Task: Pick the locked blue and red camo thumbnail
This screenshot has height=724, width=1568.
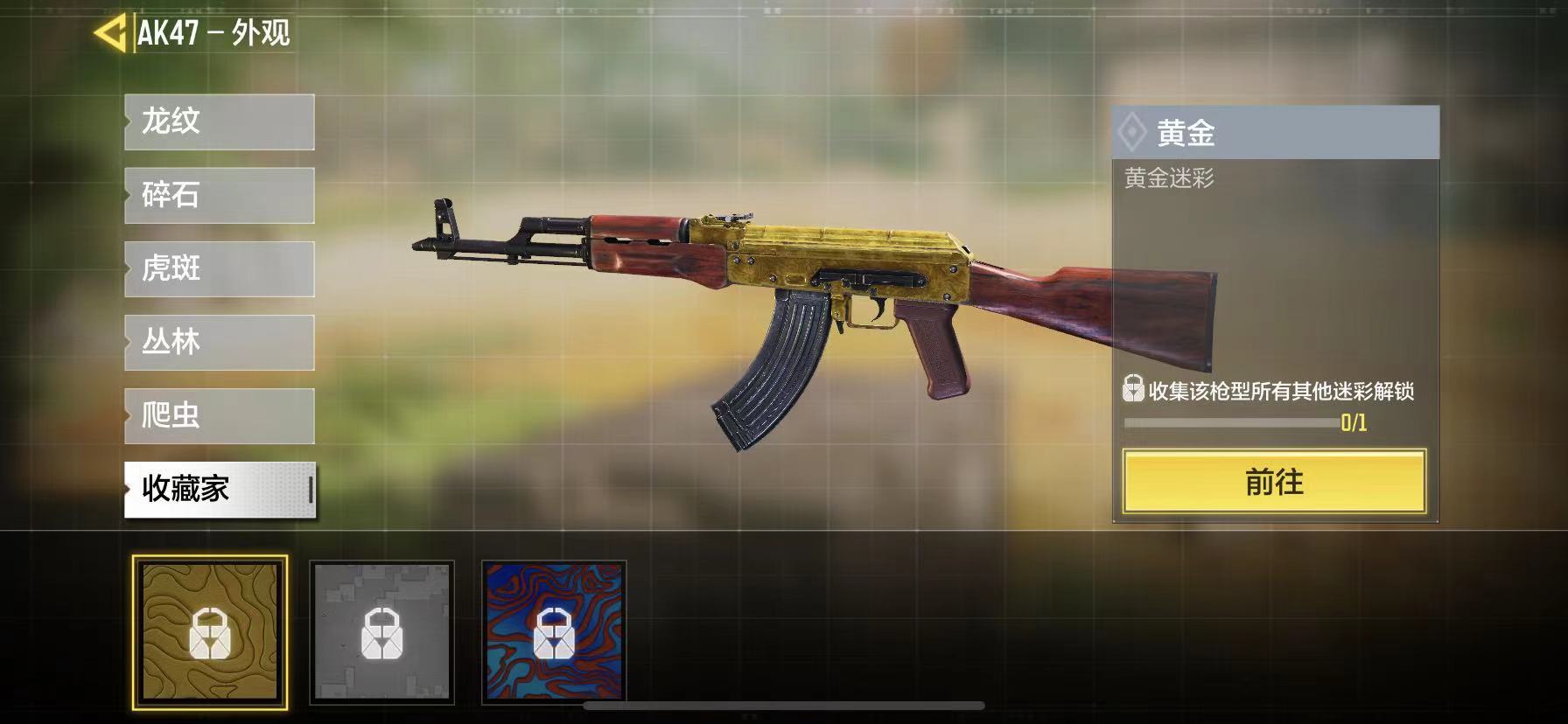Action: click(554, 631)
